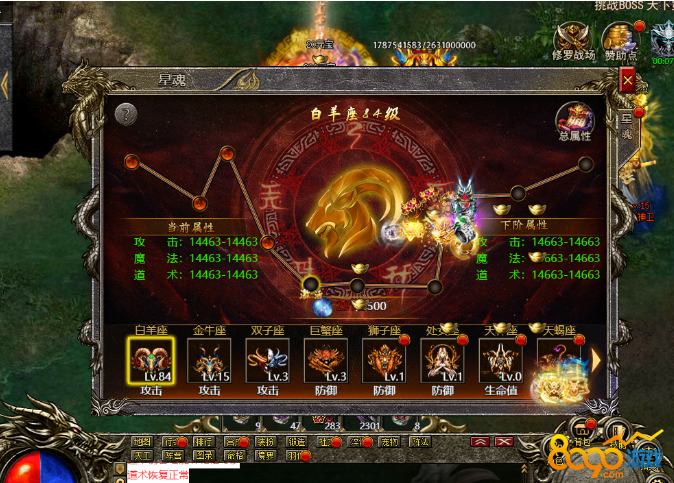
Task: Open the 宠物 pet button
Action: pos(389,441)
